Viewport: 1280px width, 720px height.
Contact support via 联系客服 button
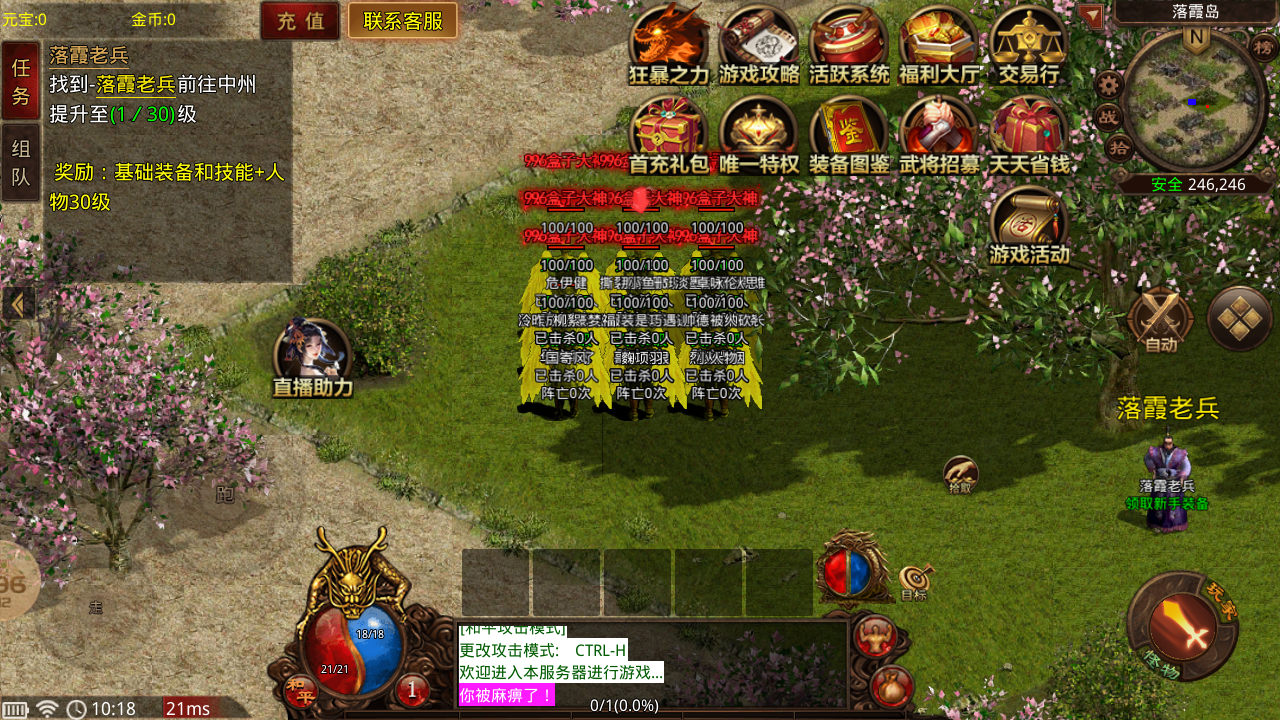click(403, 21)
